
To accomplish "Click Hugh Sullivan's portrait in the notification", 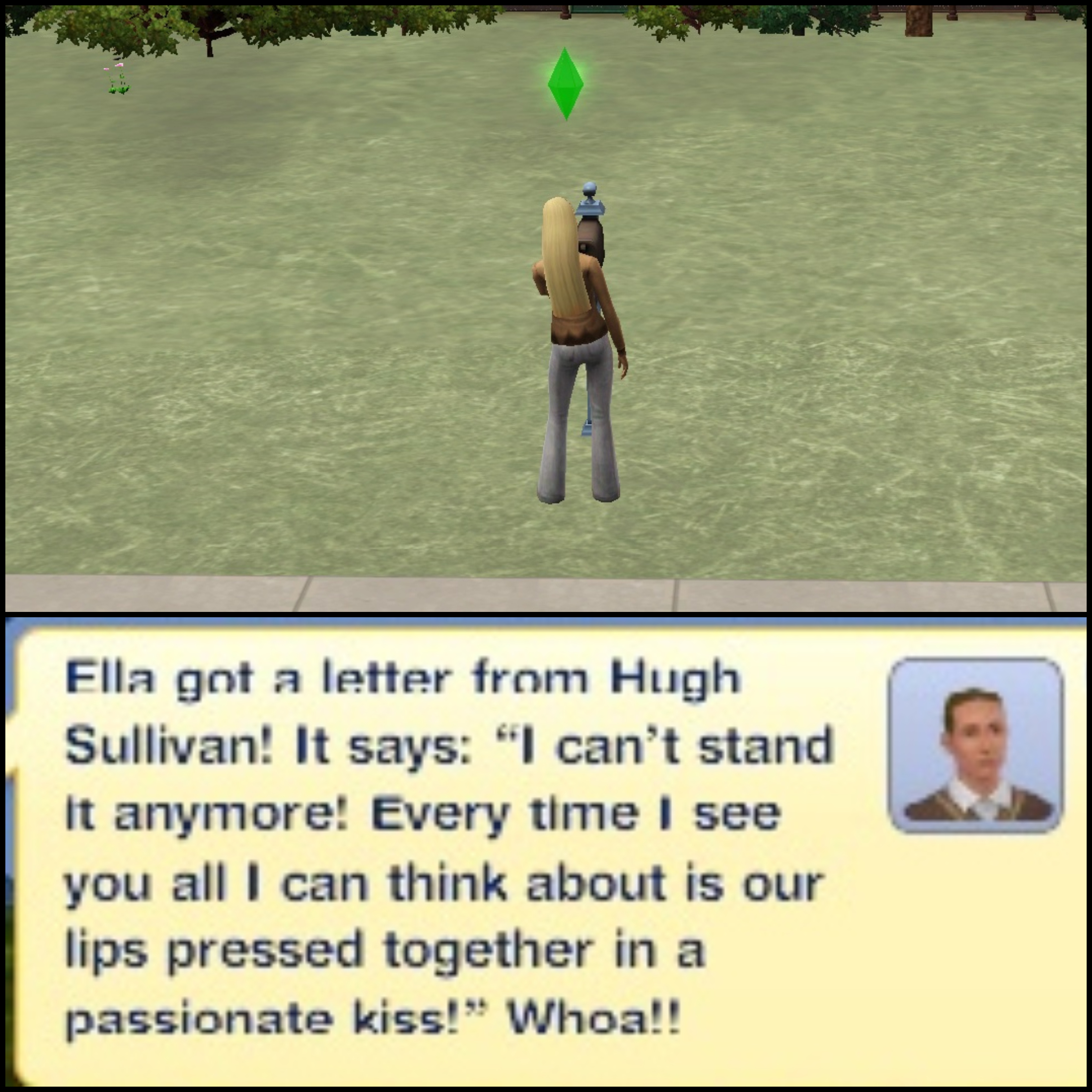I will [x=976, y=745].
